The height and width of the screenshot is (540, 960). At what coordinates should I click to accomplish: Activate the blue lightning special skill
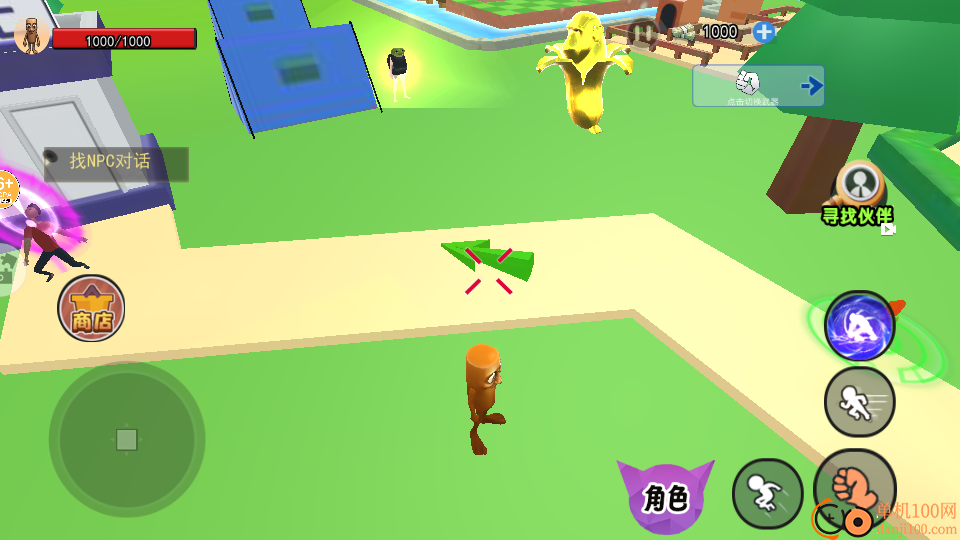point(859,326)
